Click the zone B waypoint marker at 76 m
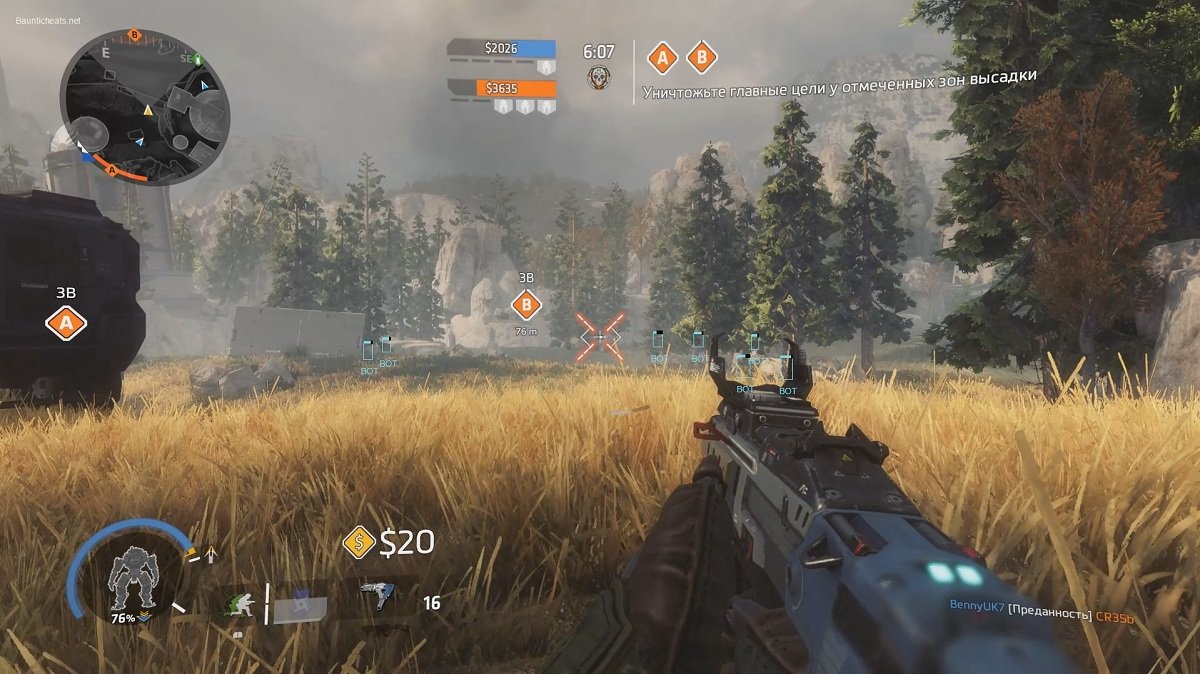 (525, 305)
